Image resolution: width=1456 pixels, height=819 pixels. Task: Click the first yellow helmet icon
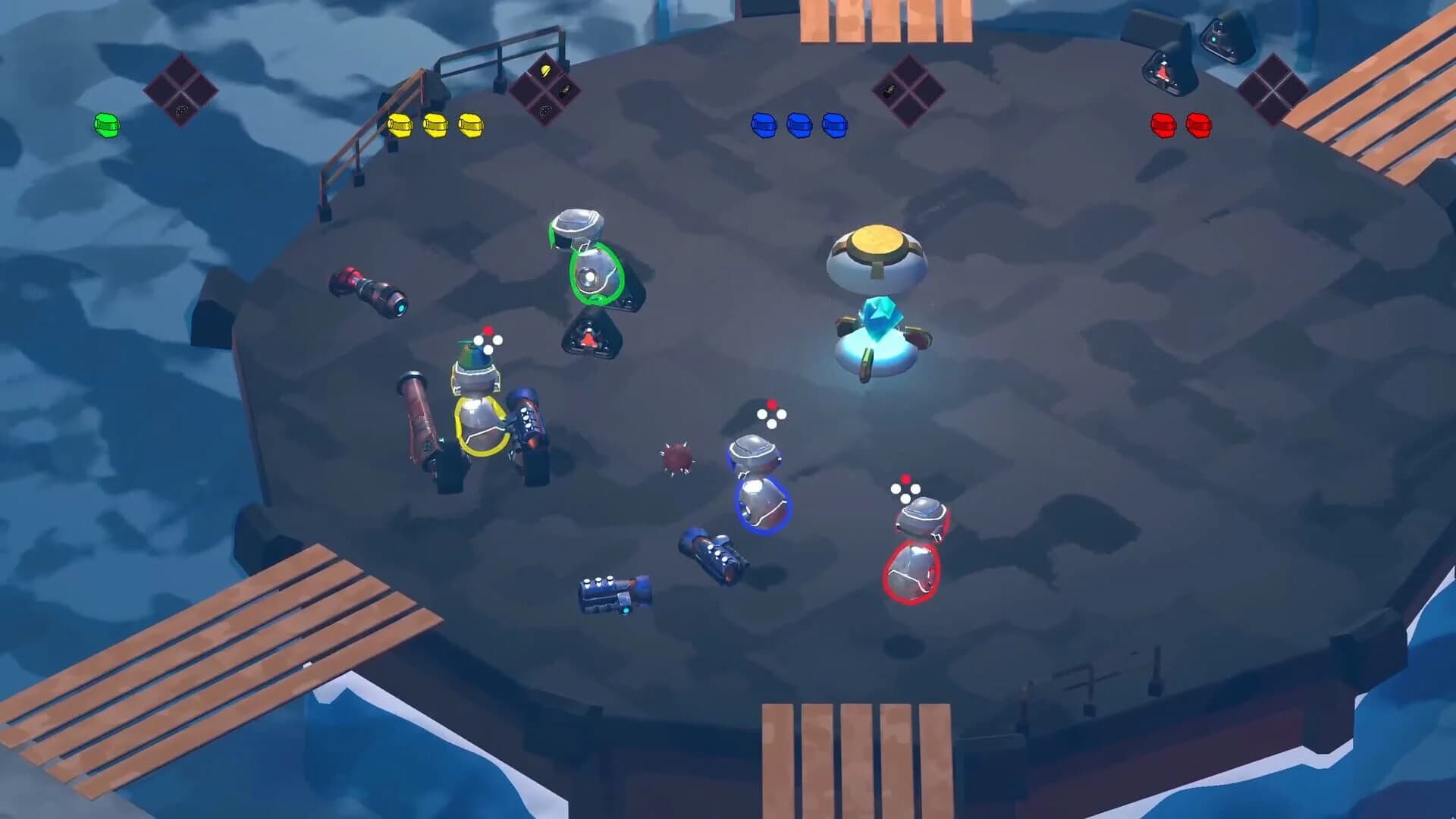pos(400,126)
